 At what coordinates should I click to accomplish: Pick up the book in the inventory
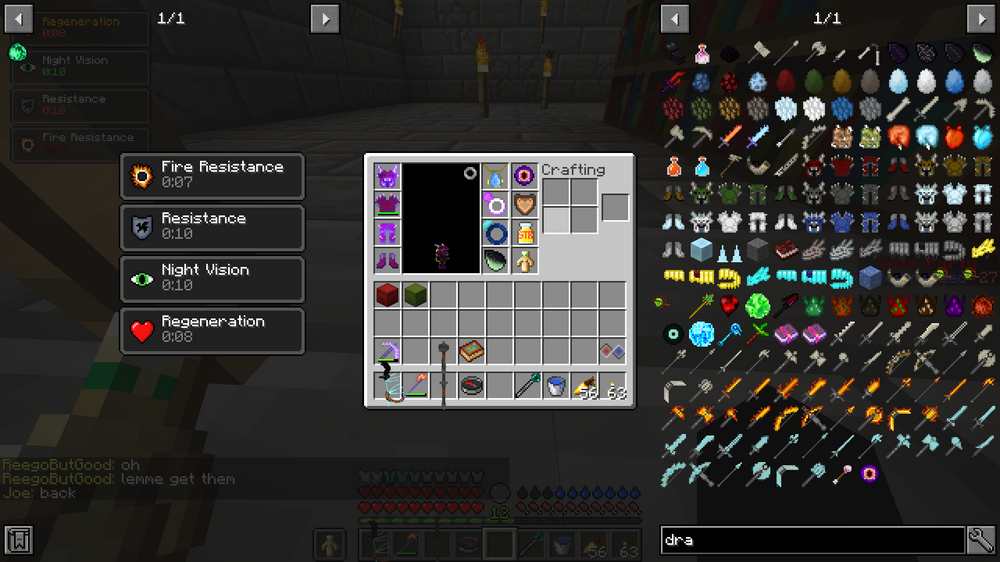(471, 351)
